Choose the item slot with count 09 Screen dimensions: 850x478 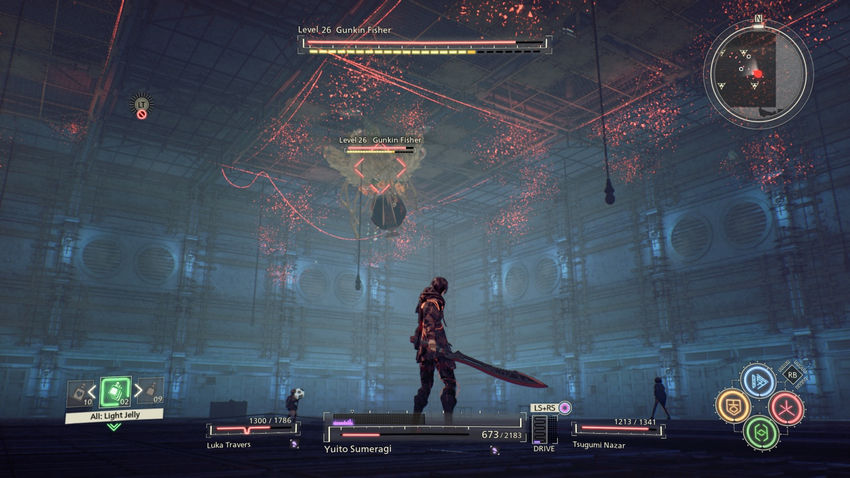150,391
